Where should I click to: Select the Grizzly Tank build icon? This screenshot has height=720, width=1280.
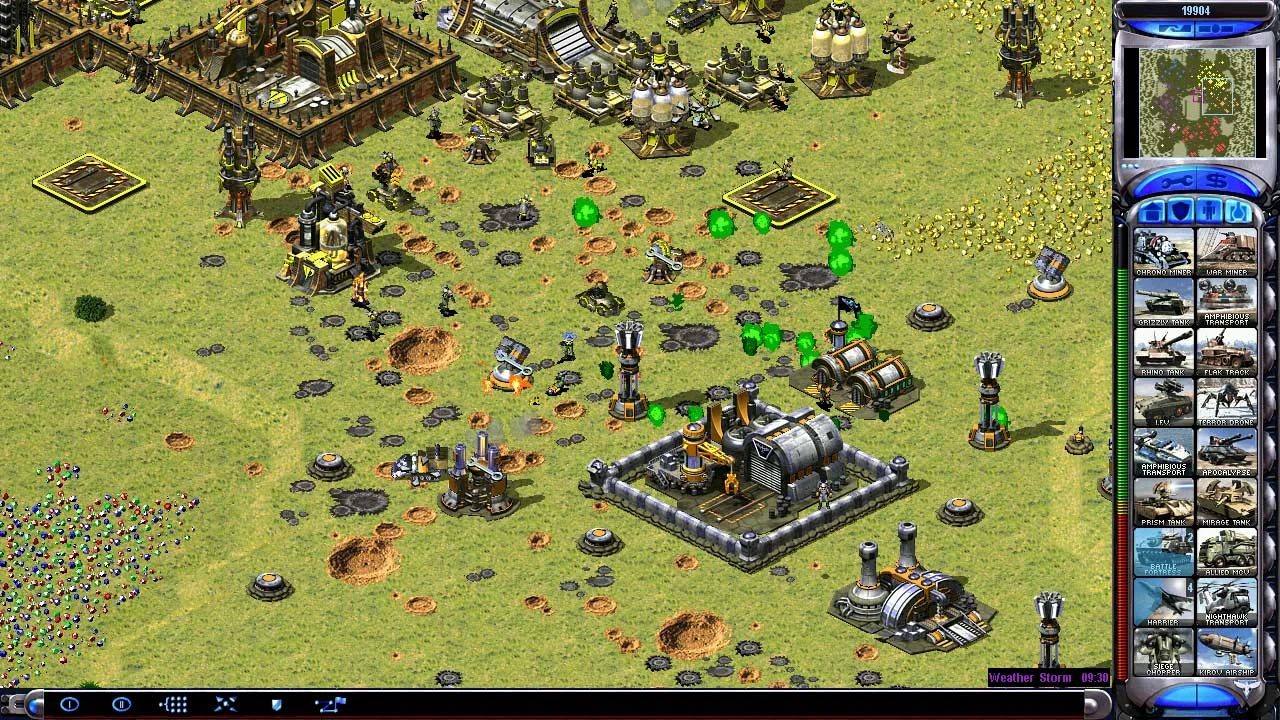[1163, 303]
